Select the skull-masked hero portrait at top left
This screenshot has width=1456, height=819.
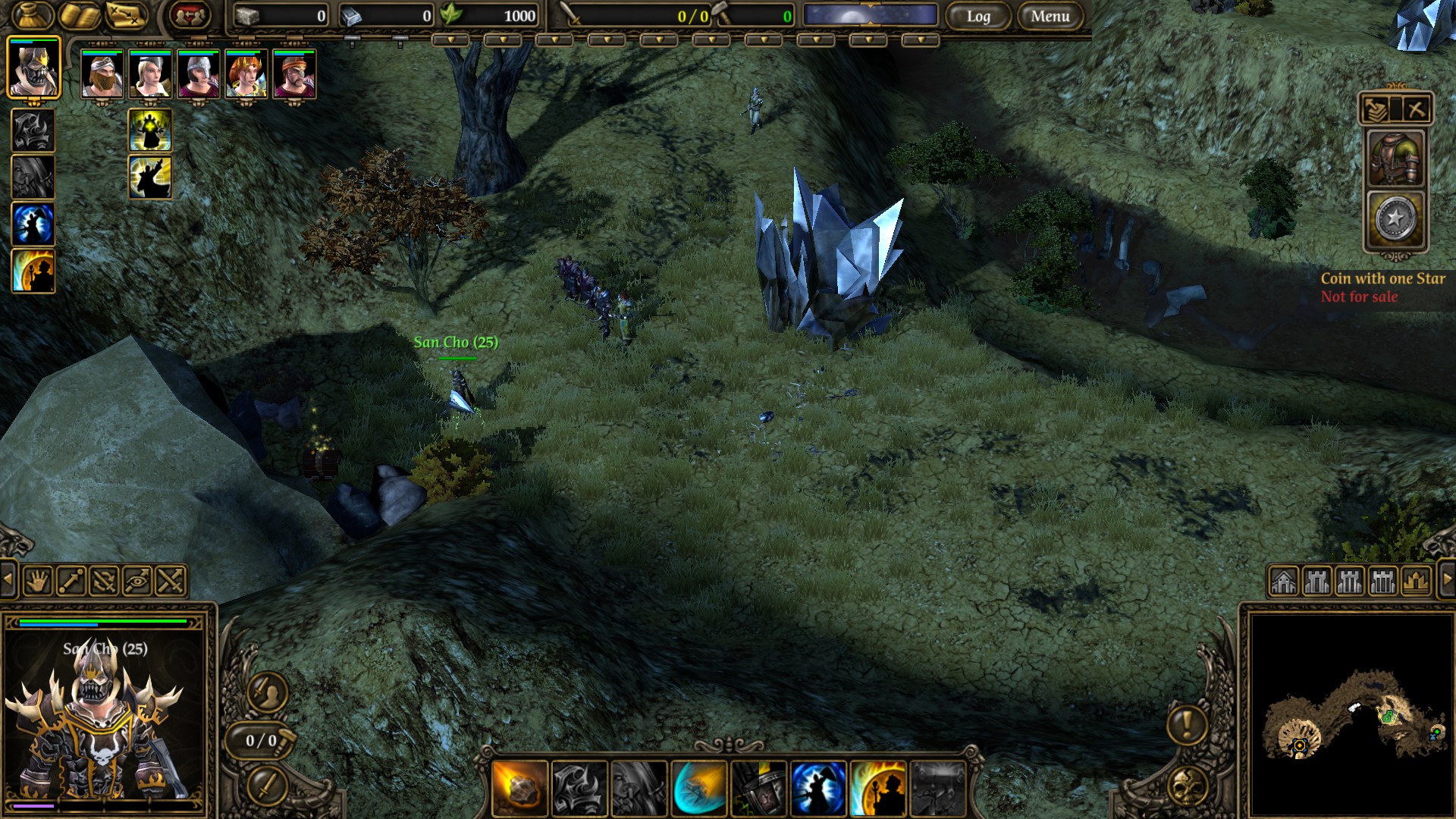[x=33, y=68]
